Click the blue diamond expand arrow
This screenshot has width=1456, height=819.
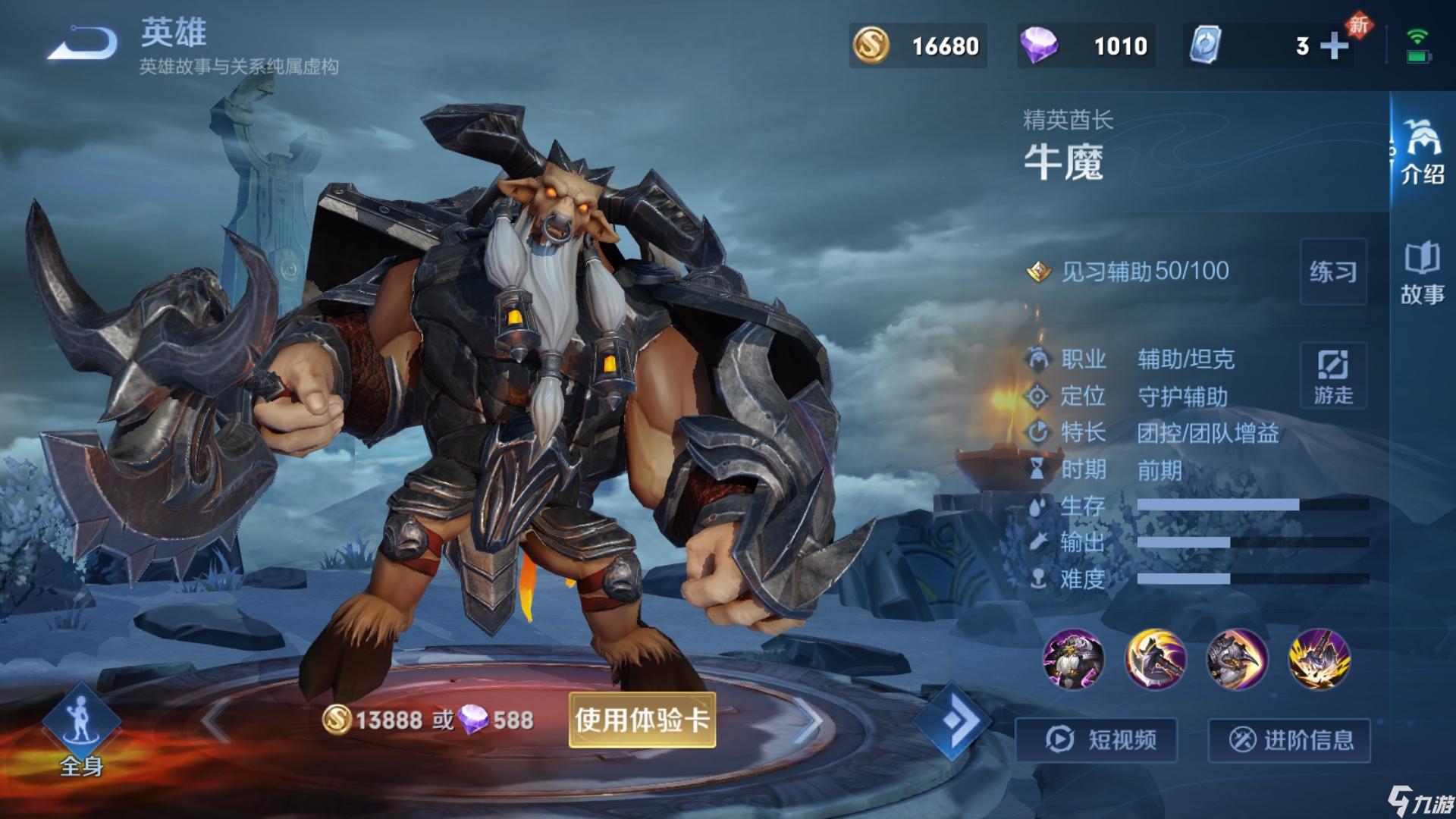[x=951, y=720]
